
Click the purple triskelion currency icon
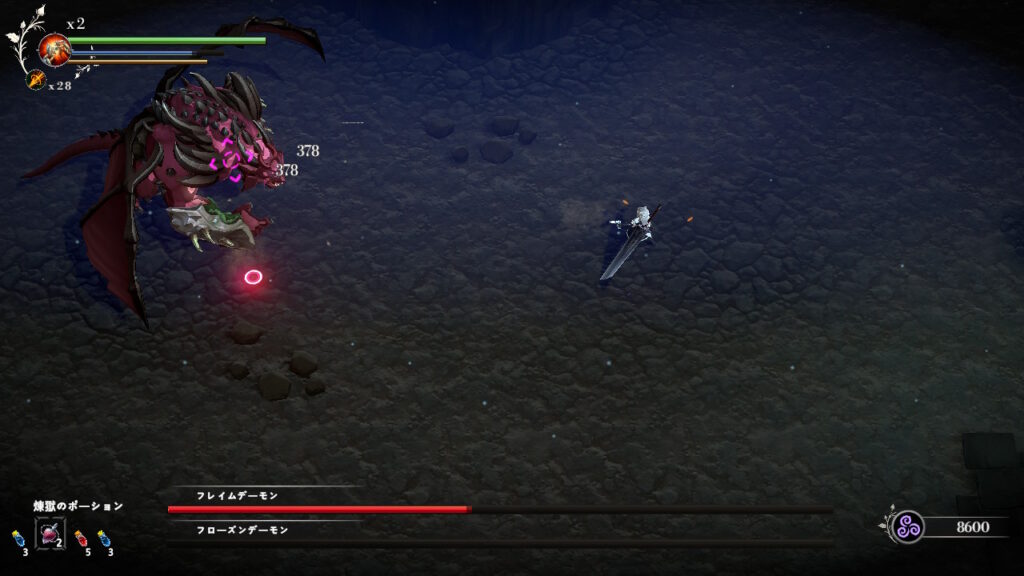tap(907, 526)
